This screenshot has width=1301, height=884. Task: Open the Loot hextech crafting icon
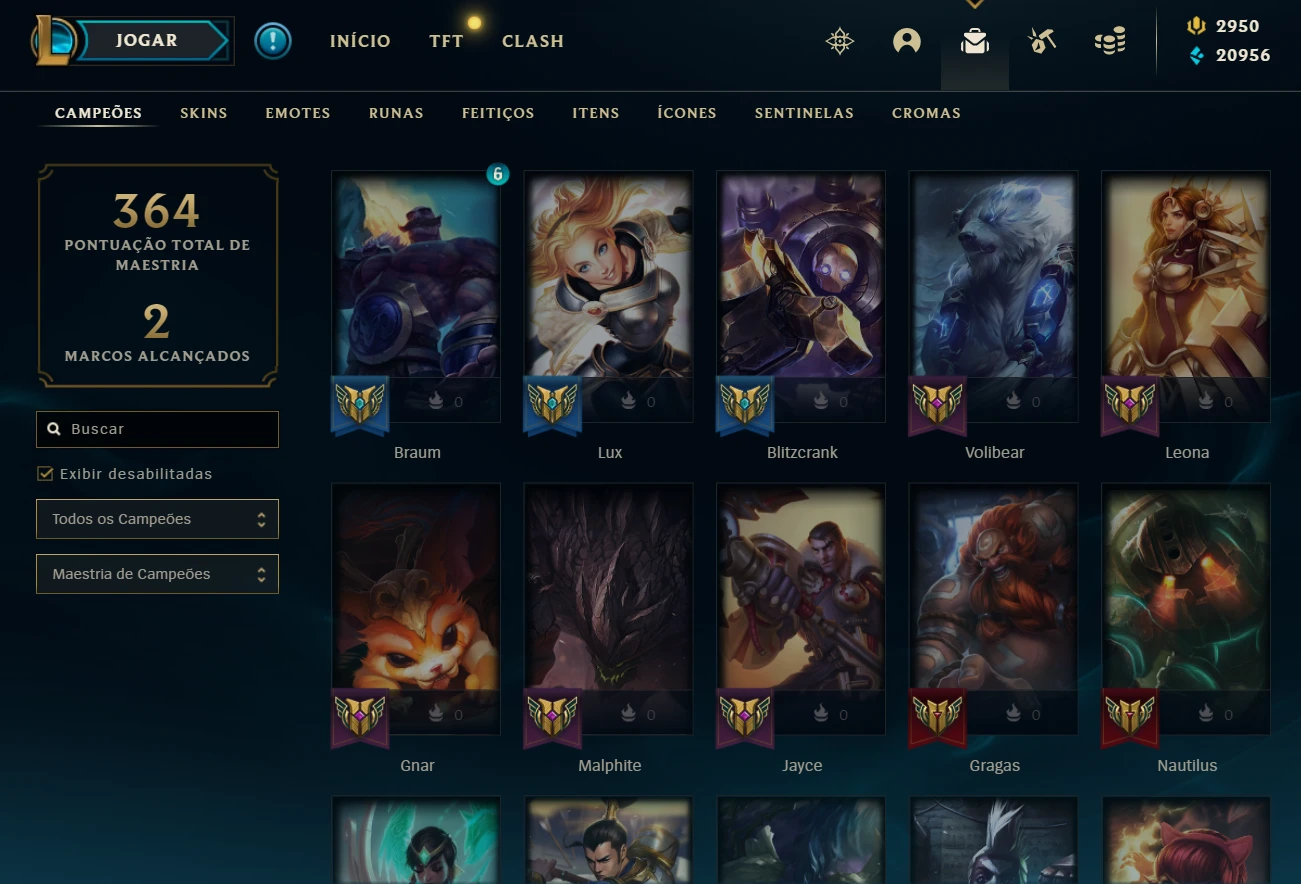pyautogui.click(x=1041, y=41)
